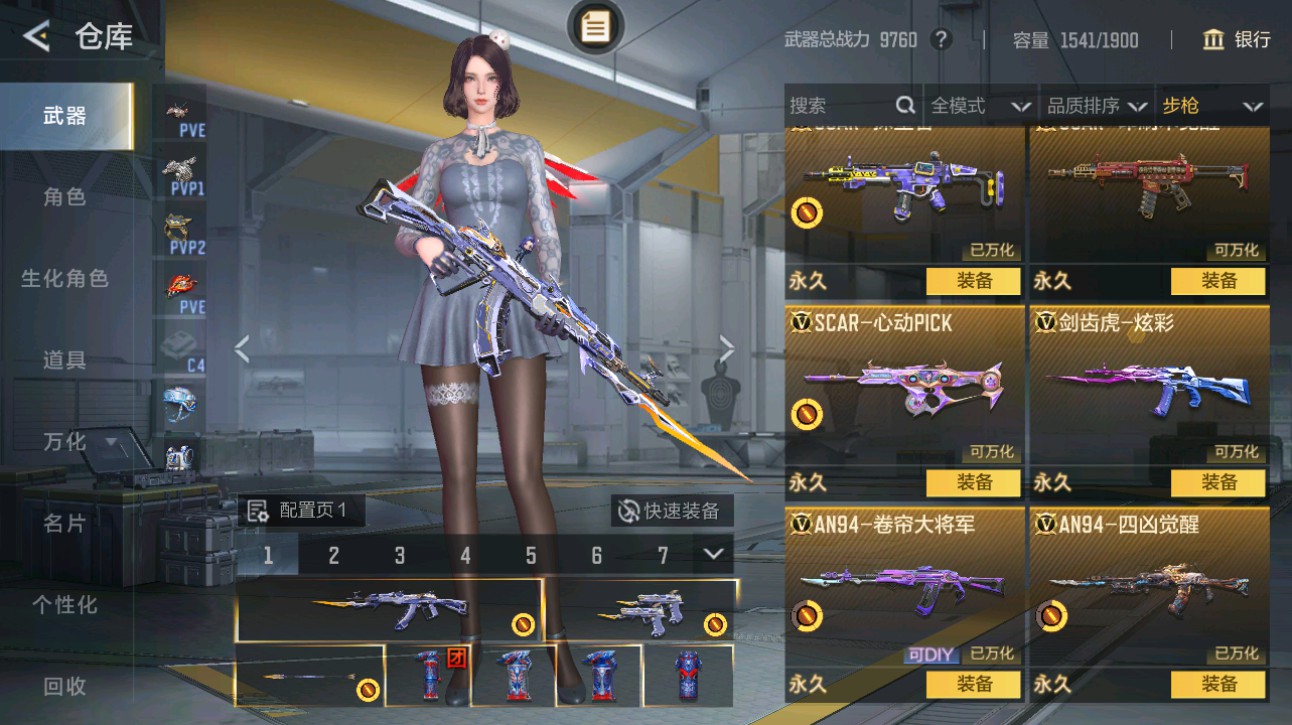Equip the AN94-四凶觉醒 rifle
The image size is (1292, 725).
point(1218,684)
